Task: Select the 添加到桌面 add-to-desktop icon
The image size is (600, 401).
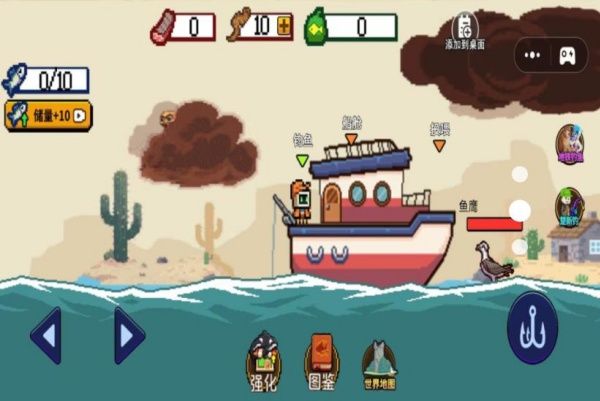Action: [465, 30]
